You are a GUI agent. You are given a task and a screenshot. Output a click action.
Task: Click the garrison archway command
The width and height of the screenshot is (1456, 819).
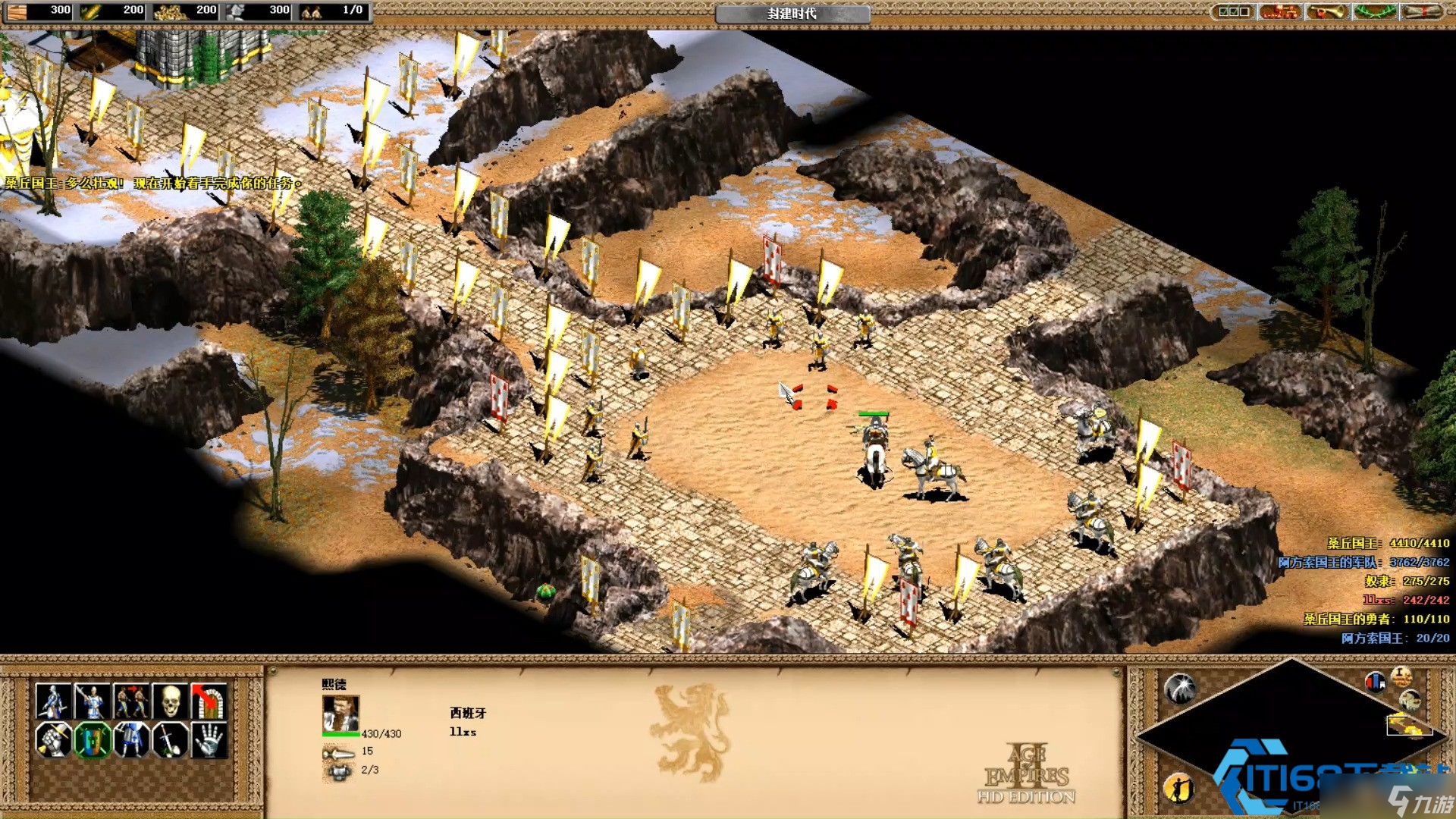click(209, 701)
